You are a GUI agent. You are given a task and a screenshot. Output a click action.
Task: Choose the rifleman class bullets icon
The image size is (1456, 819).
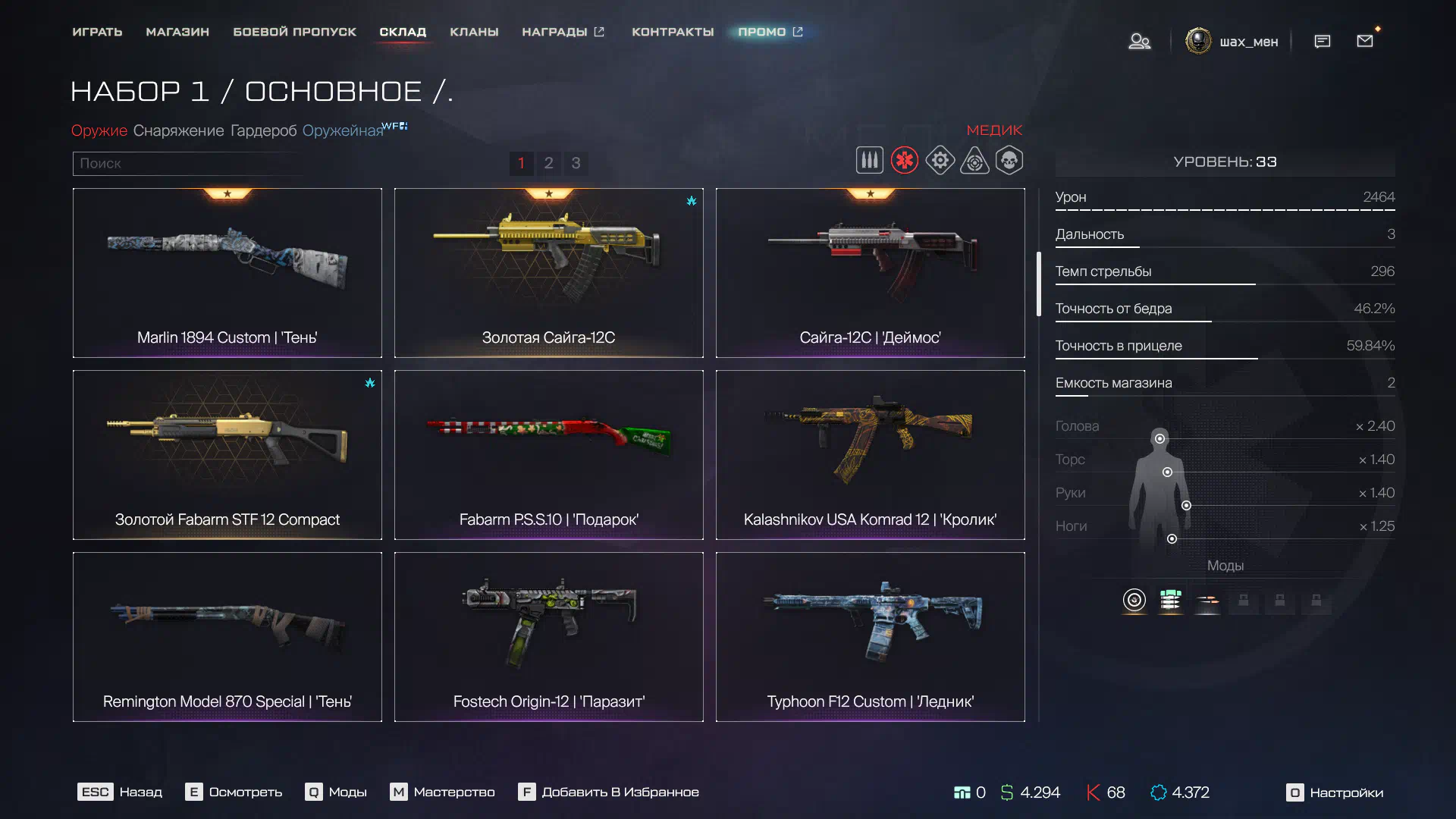[x=869, y=160]
